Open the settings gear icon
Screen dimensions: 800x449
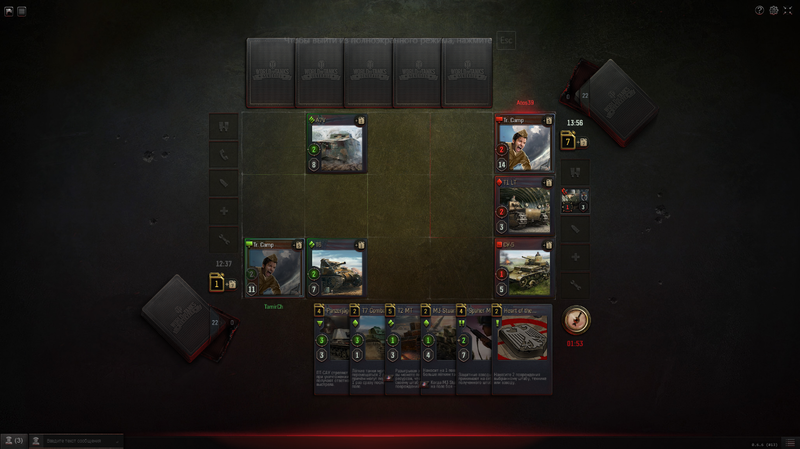pos(774,11)
